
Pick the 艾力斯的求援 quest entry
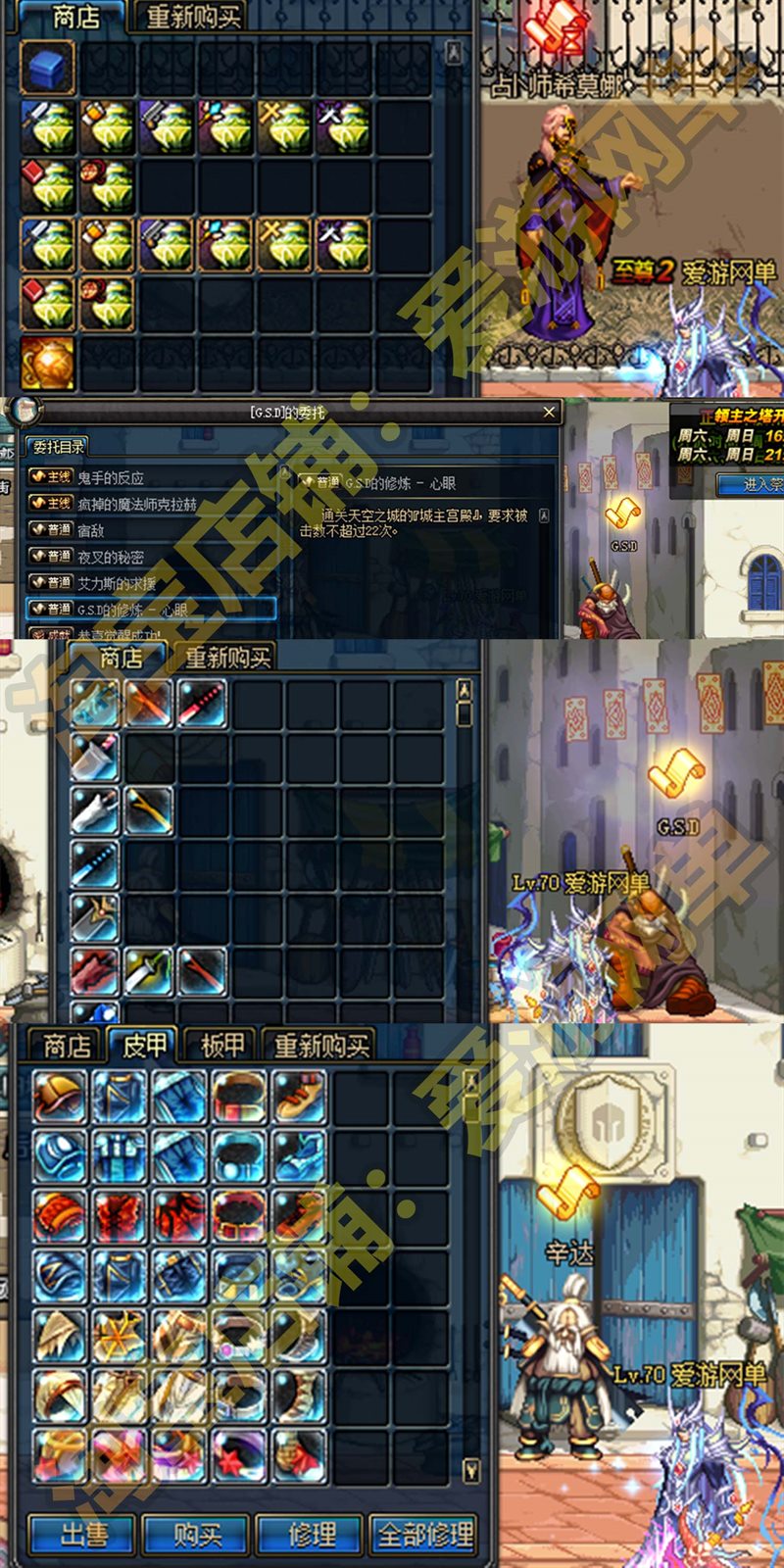tap(117, 583)
